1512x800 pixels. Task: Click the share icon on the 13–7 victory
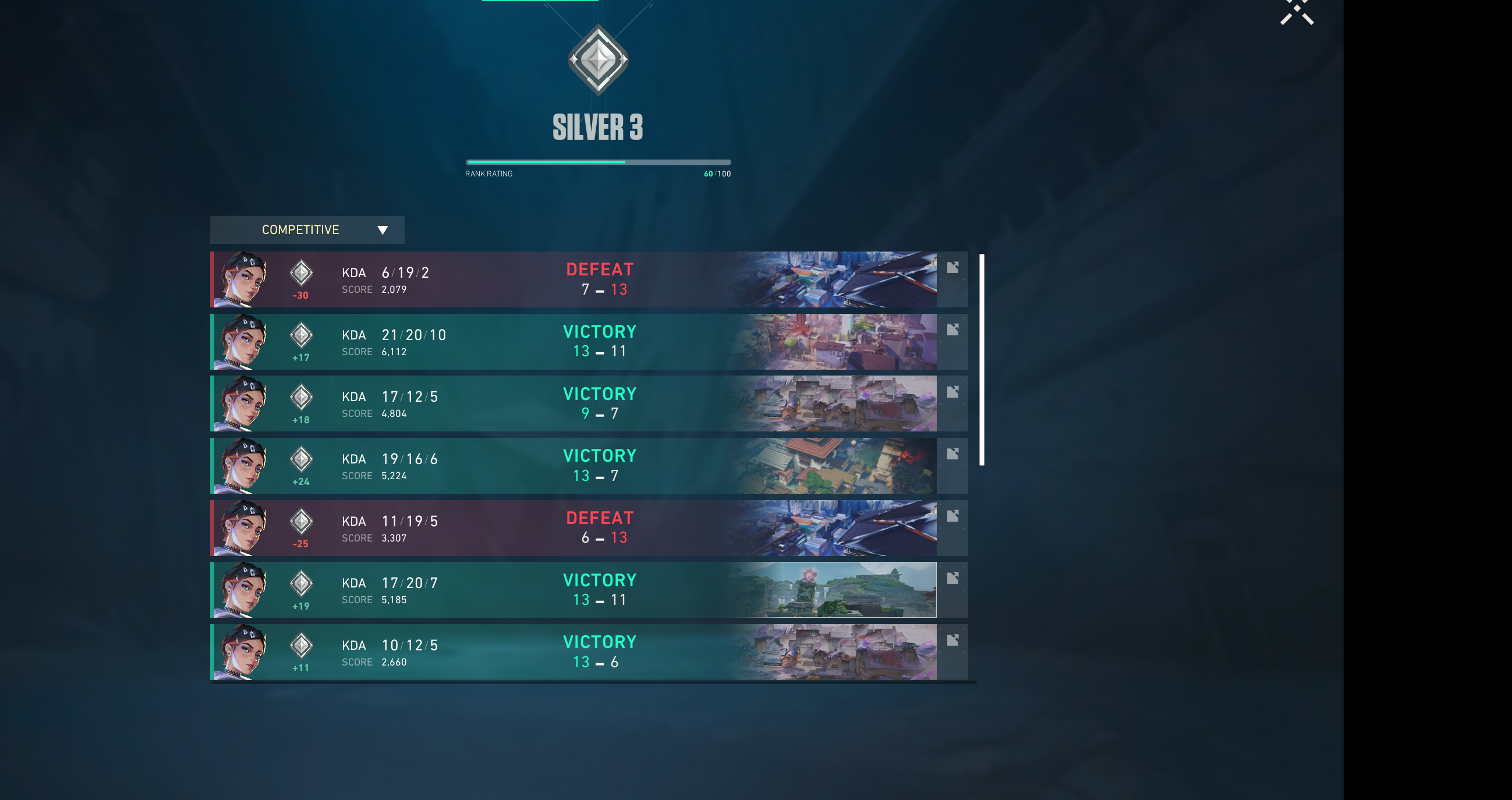coord(952,454)
